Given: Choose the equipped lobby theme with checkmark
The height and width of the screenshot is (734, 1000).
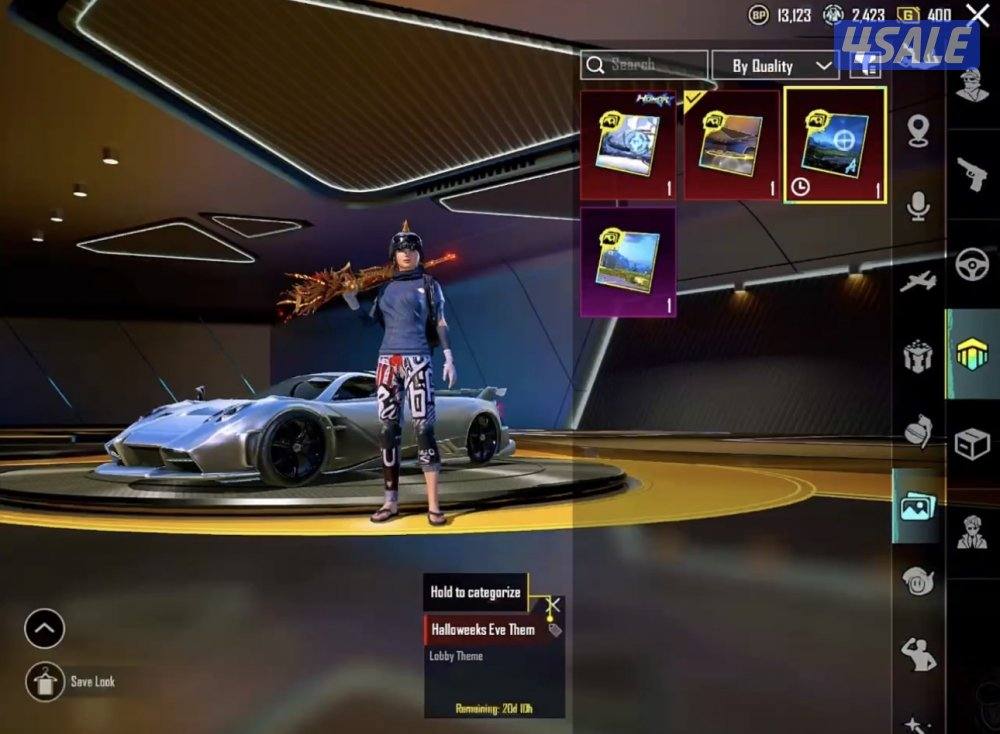Looking at the screenshot, I should click(731, 145).
